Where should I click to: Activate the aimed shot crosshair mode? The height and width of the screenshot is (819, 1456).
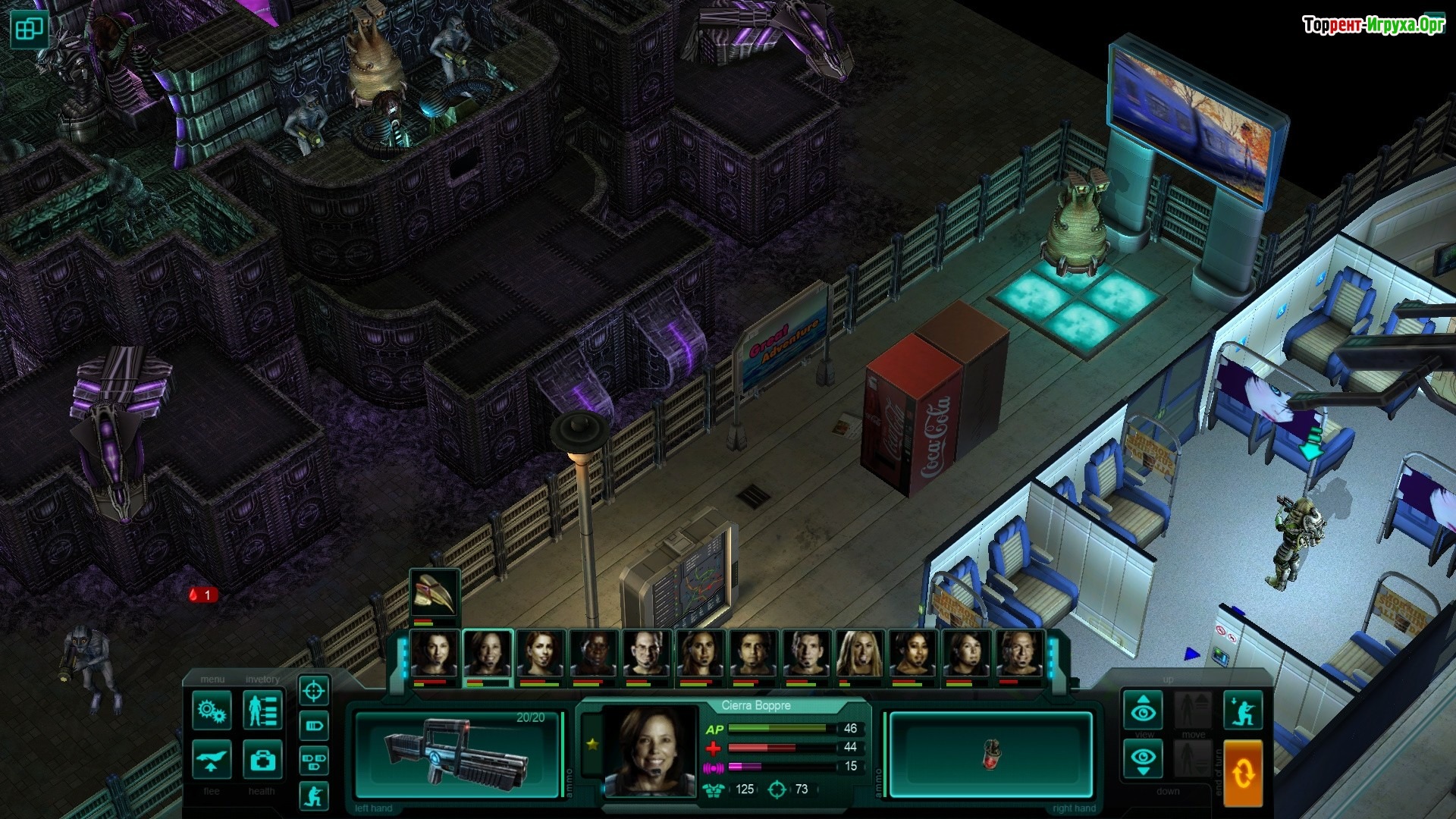click(314, 691)
